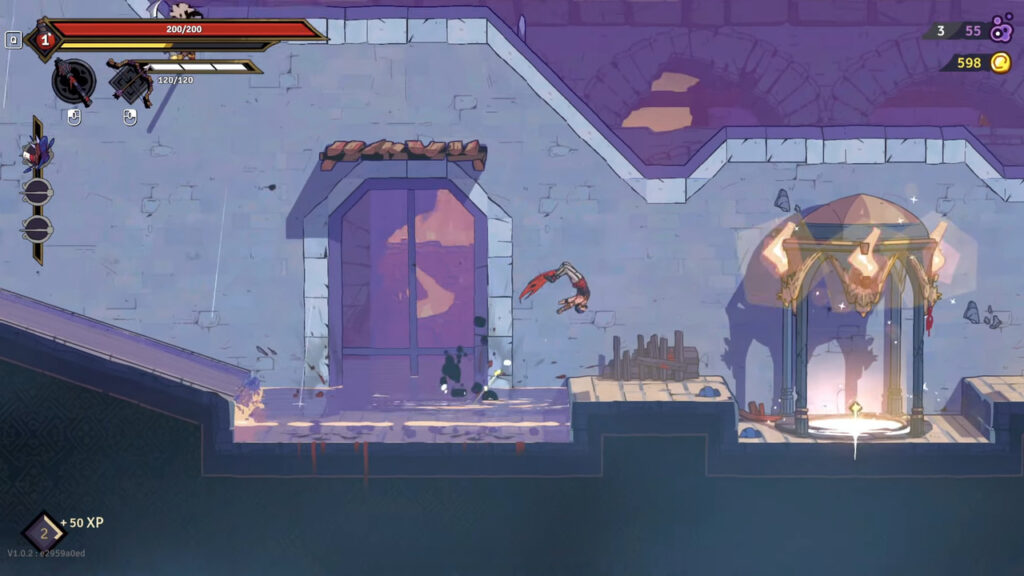Select the equipped blue and red medallion
1024x576 pixels.
click(38, 154)
